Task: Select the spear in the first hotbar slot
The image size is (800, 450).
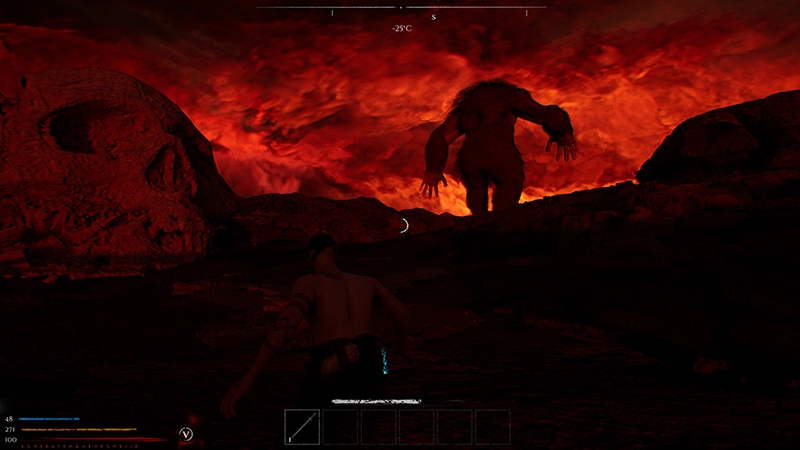Action: (x=302, y=427)
